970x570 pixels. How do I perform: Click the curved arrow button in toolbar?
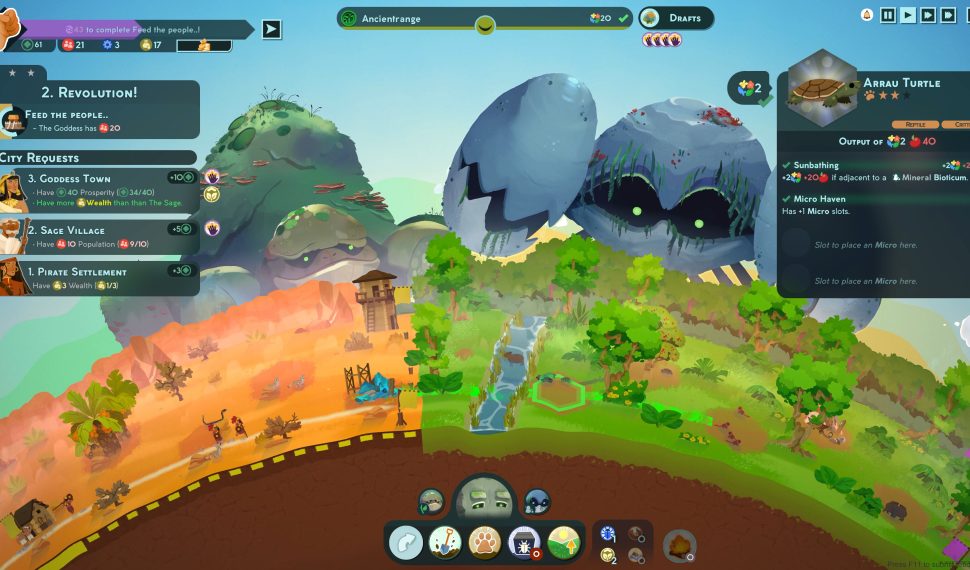tap(406, 542)
